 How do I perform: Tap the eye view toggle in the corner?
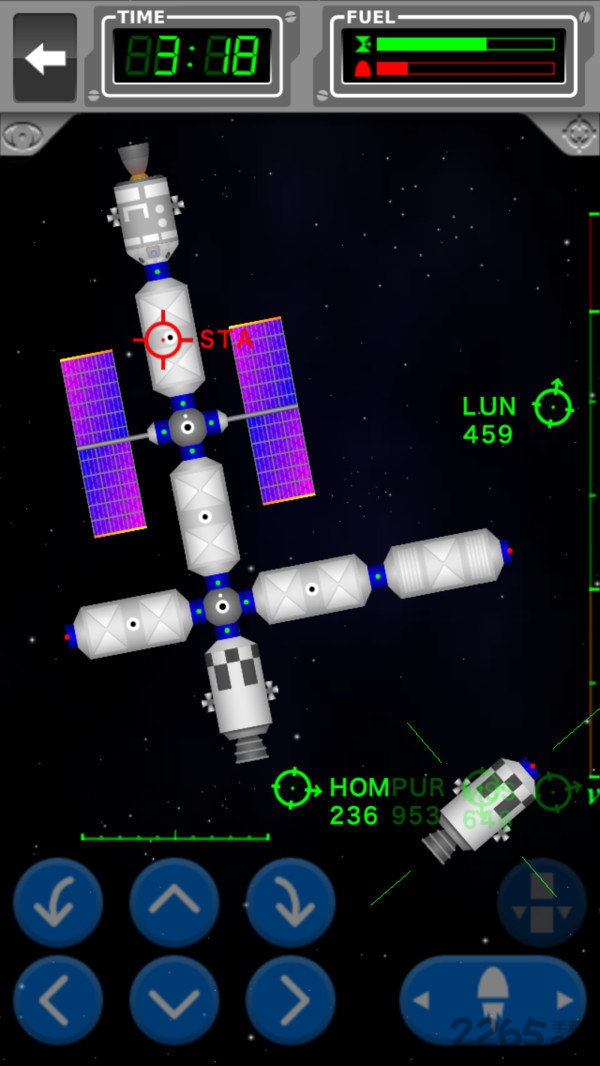[x=22, y=135]
